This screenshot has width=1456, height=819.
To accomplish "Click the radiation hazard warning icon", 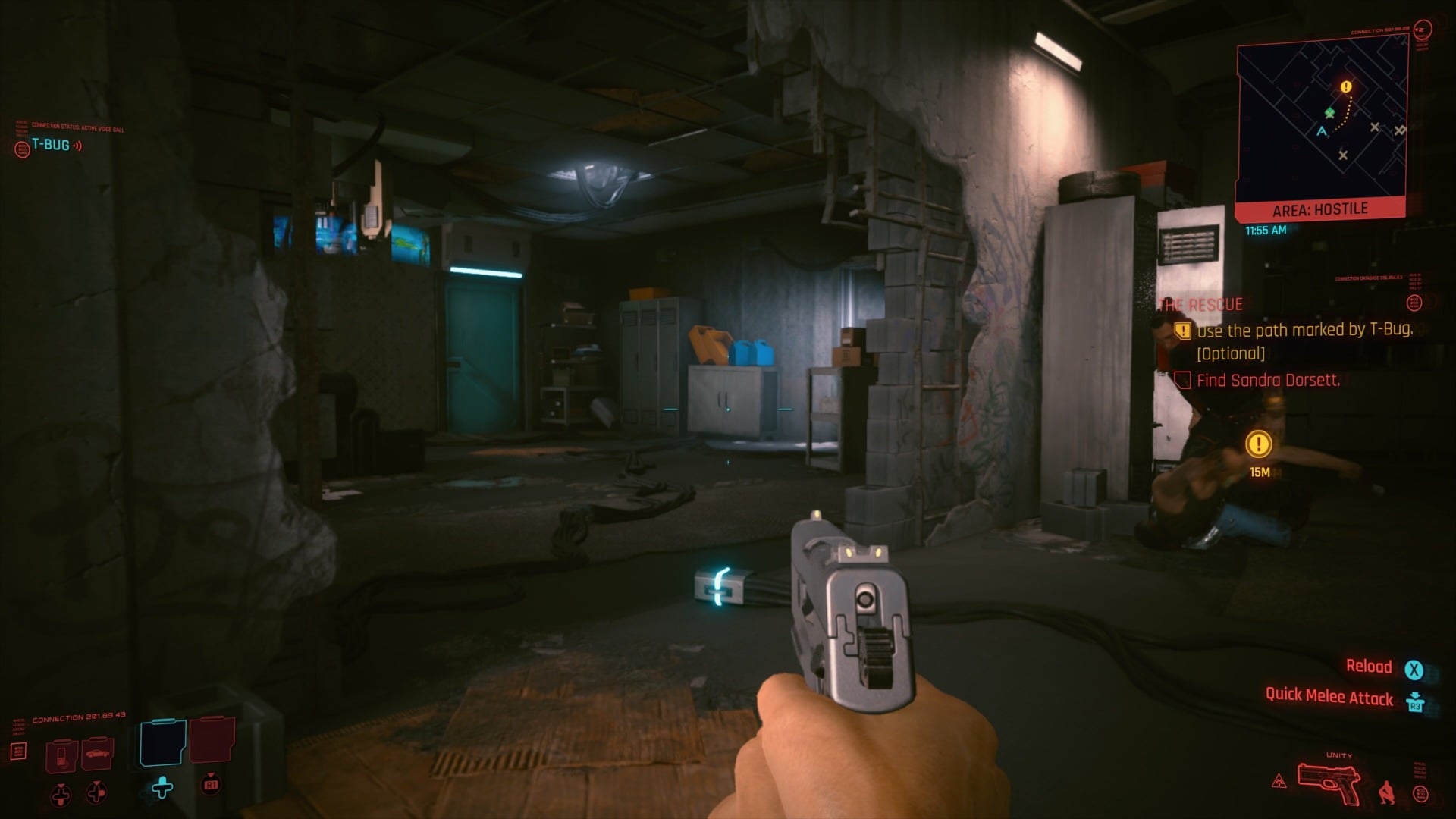I will pyautogui.click(x=1279, y=781).
